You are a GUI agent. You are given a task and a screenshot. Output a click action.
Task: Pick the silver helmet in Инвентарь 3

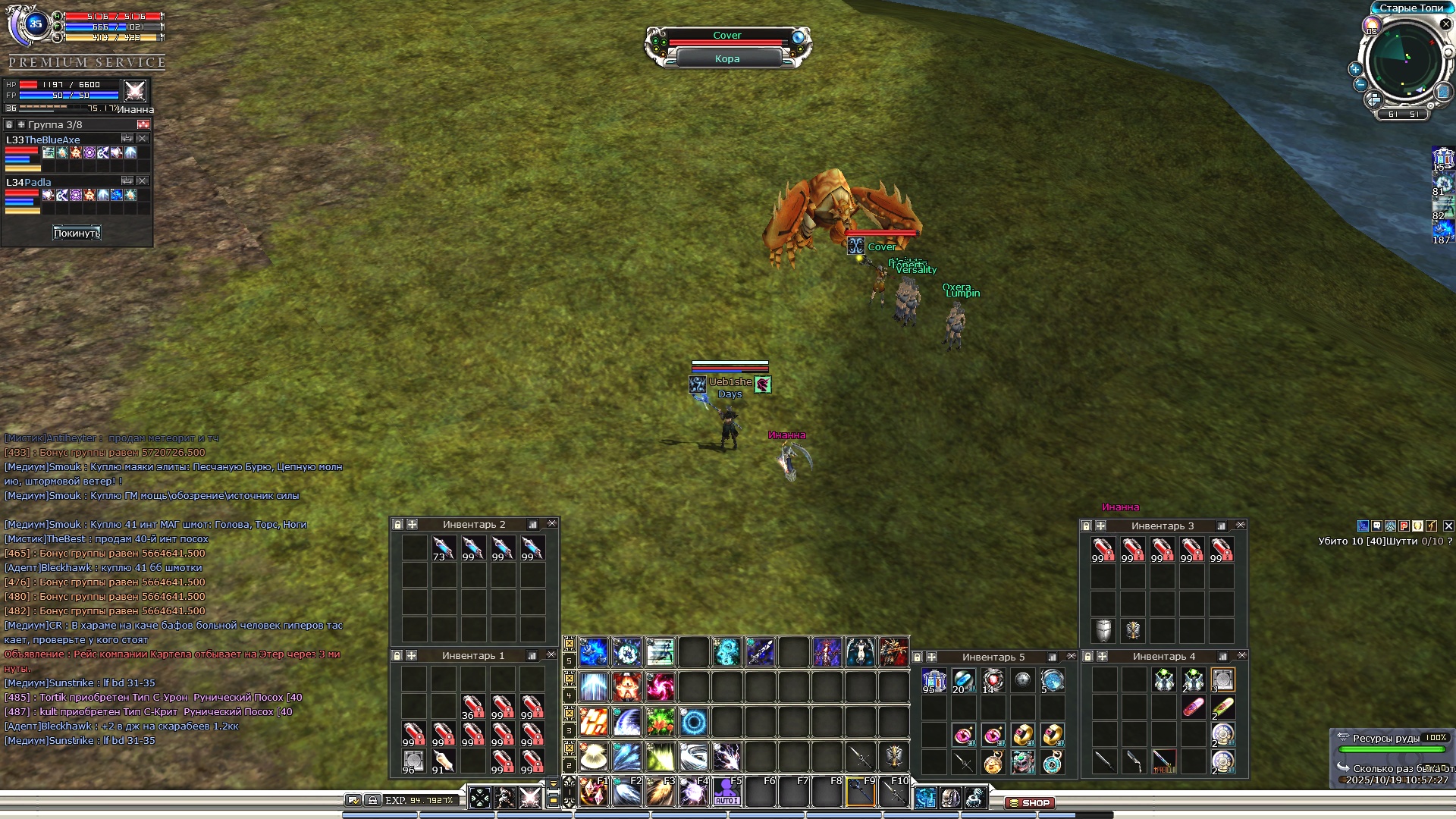click(1103, 630)
